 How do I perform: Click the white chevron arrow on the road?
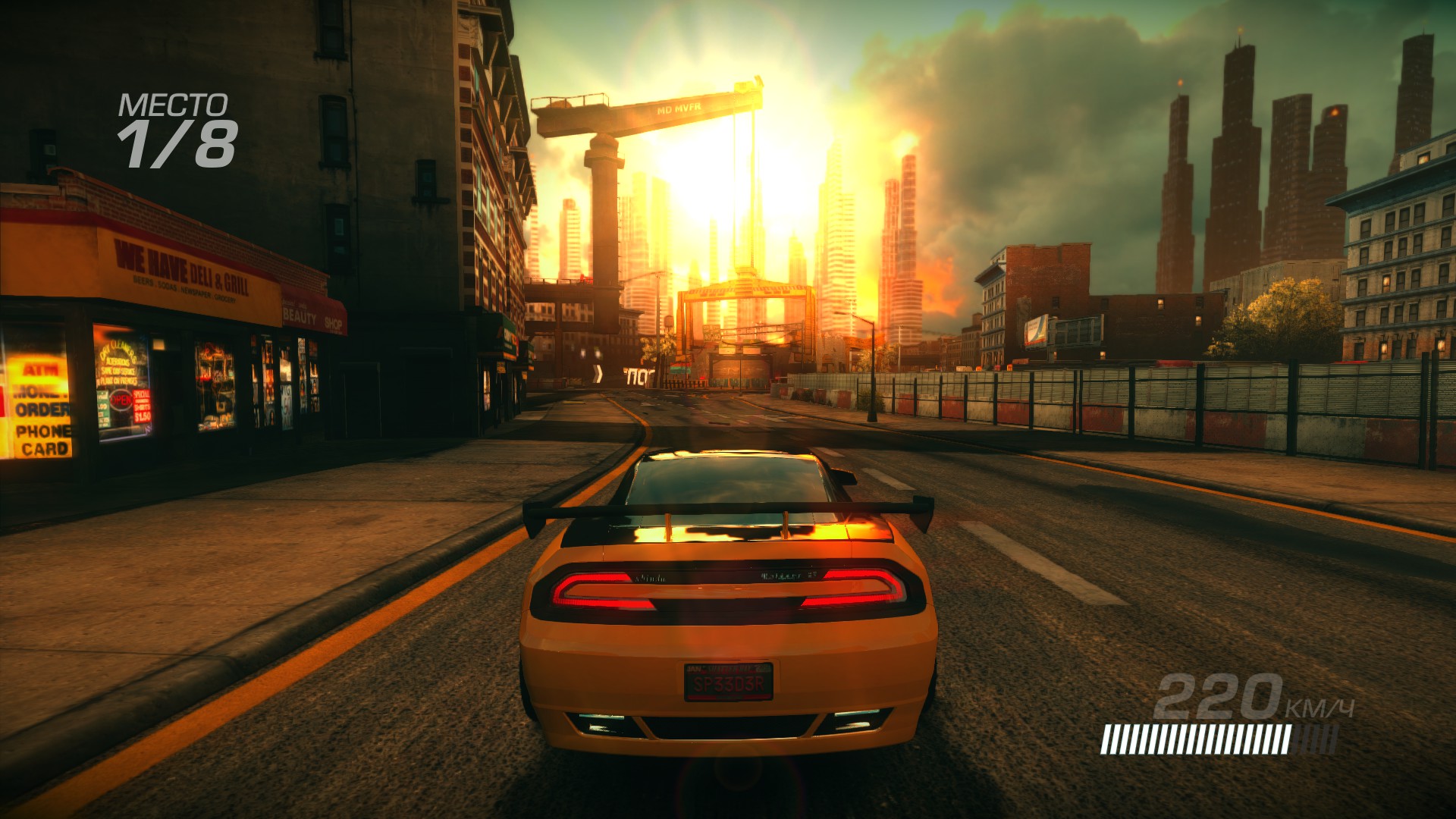pyautogui.click(x=598, y=374)
